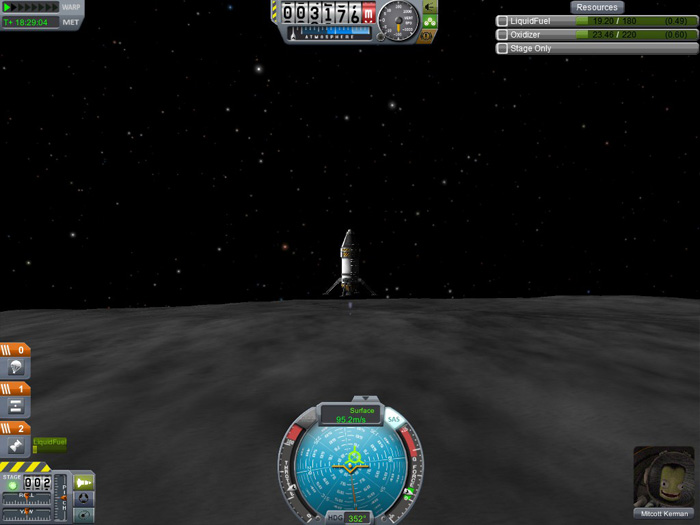Image resolution: width=700 pixels, height=525 pixels.
Task: Open Mitcott Kerman's crew portrait
Action: pyautogui.click(x=663, y=477)
